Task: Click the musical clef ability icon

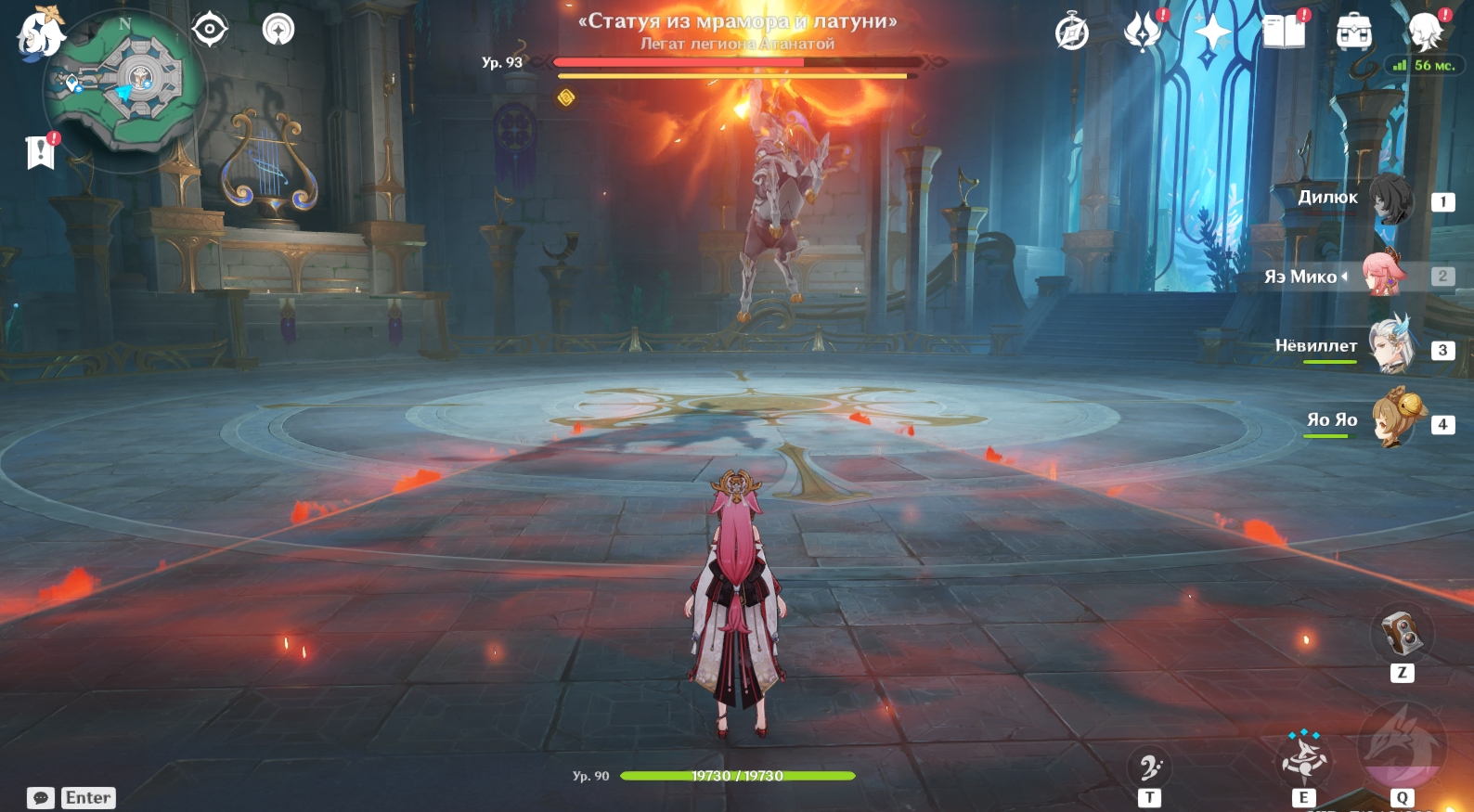Action: (1149, 767)
